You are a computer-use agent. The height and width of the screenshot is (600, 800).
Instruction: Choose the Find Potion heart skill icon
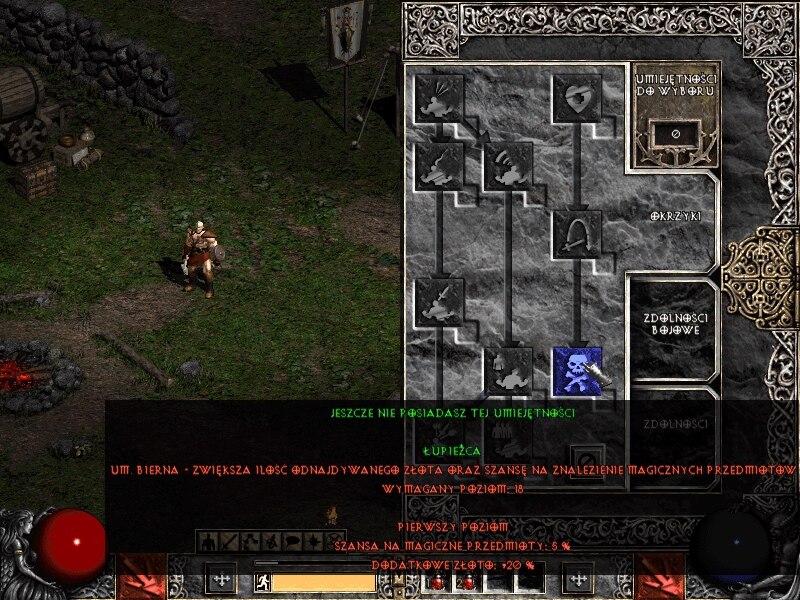578,98
